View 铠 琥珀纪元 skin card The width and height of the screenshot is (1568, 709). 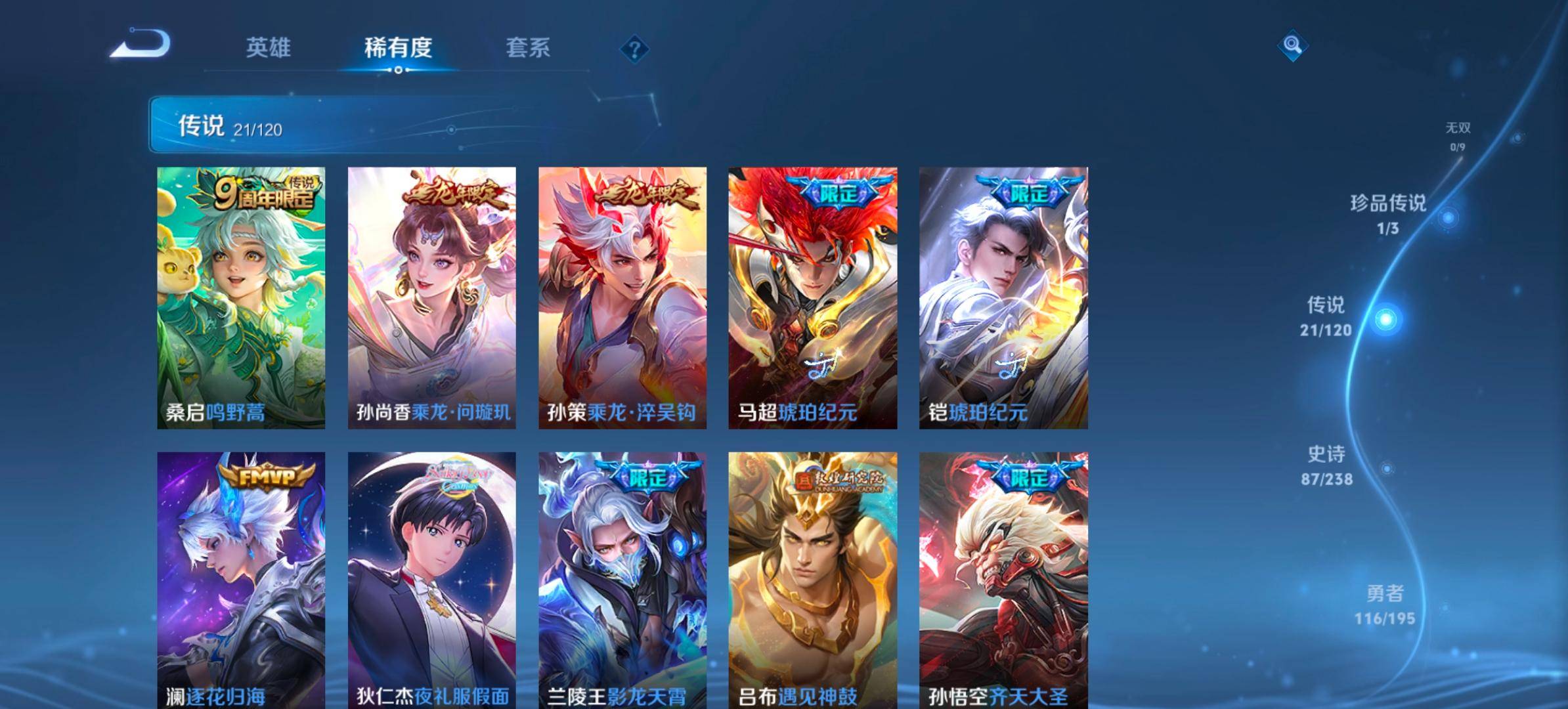[1003, 297]
